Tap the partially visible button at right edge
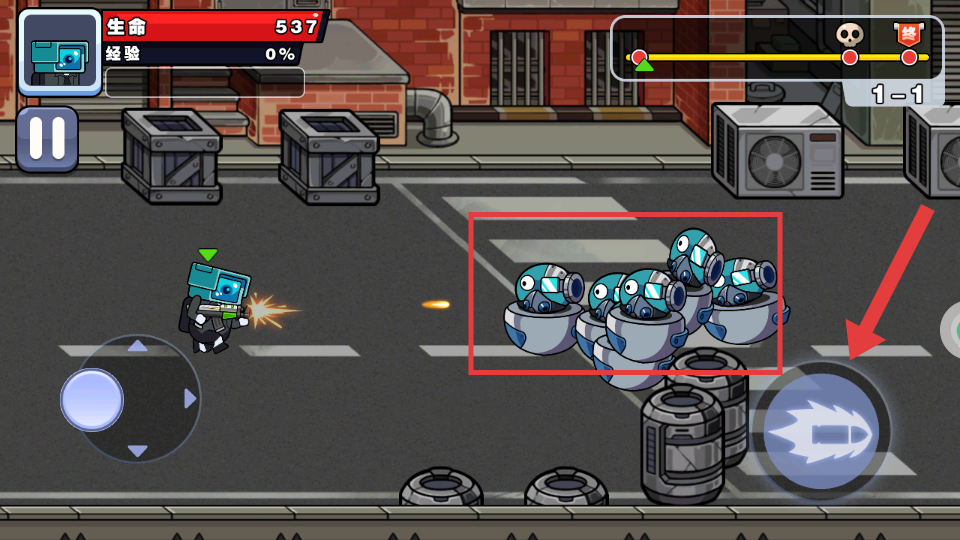The width and height of the screenshot is (960, 540). [x=951, y=330]
